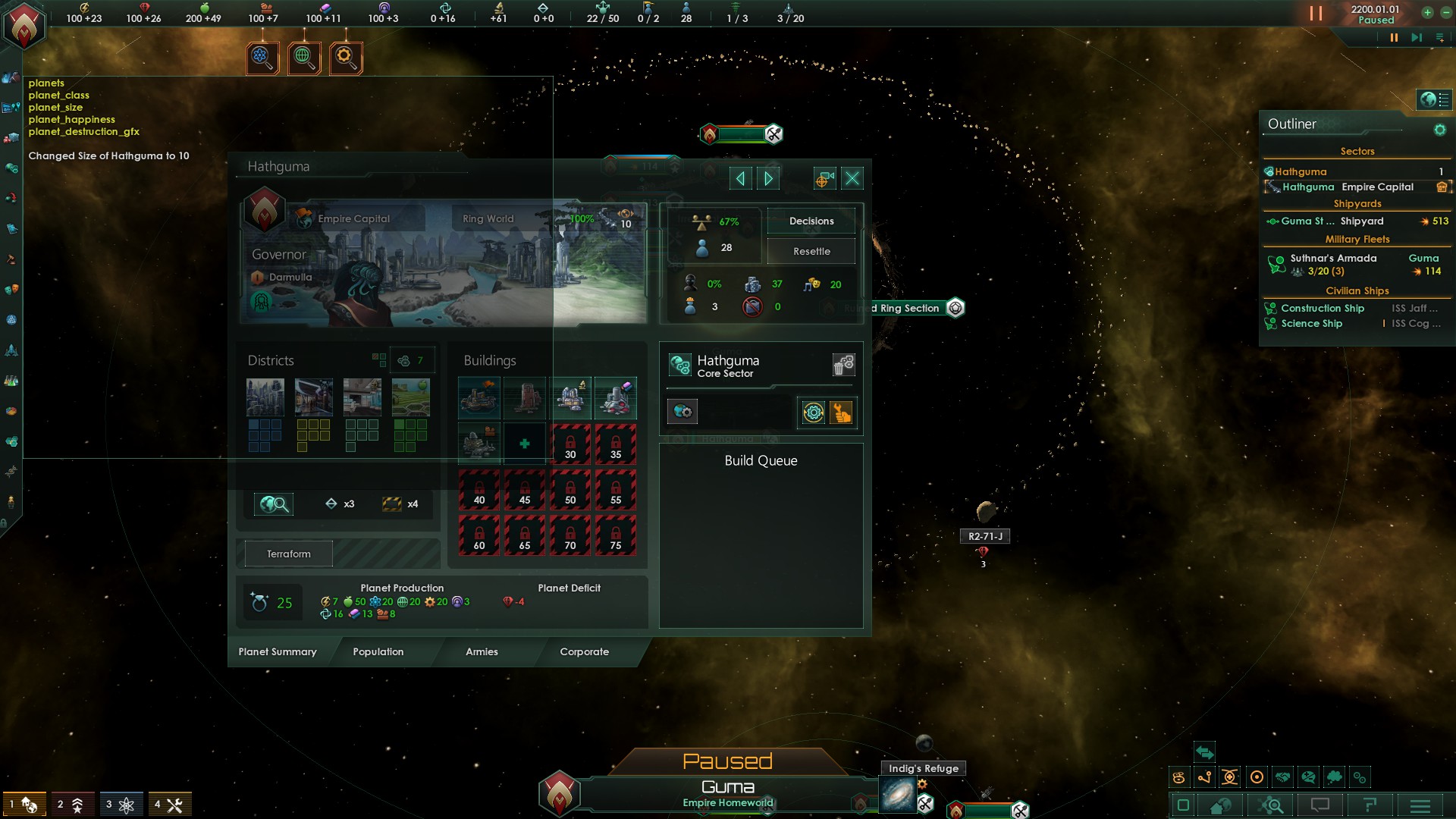Screen dimensions: 1456x819
Task: Open the main menu hamburger button
Action: [x=1420, y=805]
